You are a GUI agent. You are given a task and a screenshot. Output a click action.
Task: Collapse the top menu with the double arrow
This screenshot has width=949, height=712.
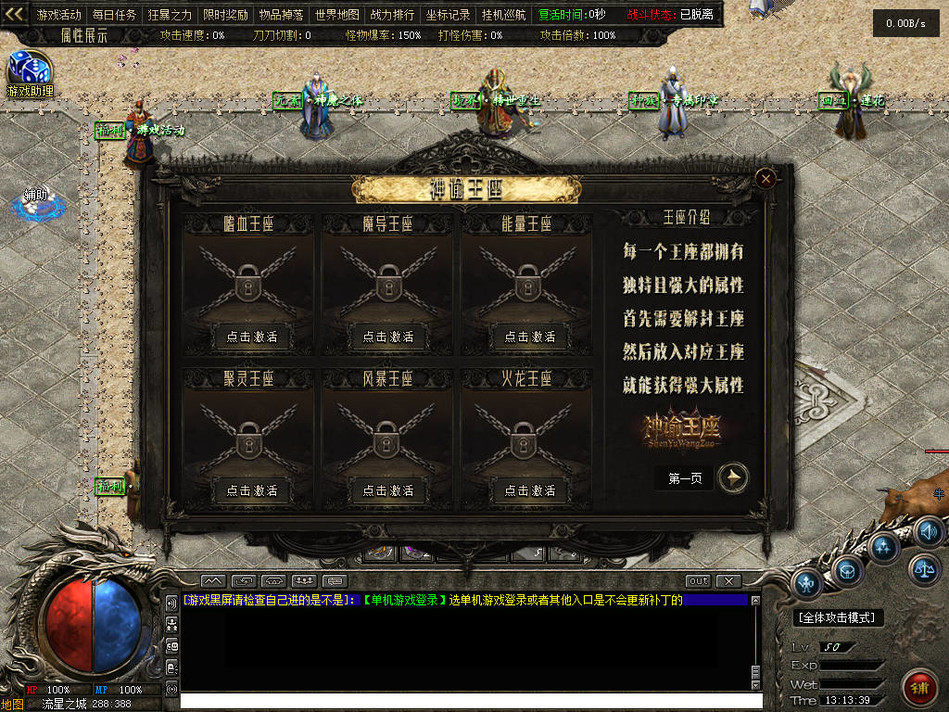point(14,14)
